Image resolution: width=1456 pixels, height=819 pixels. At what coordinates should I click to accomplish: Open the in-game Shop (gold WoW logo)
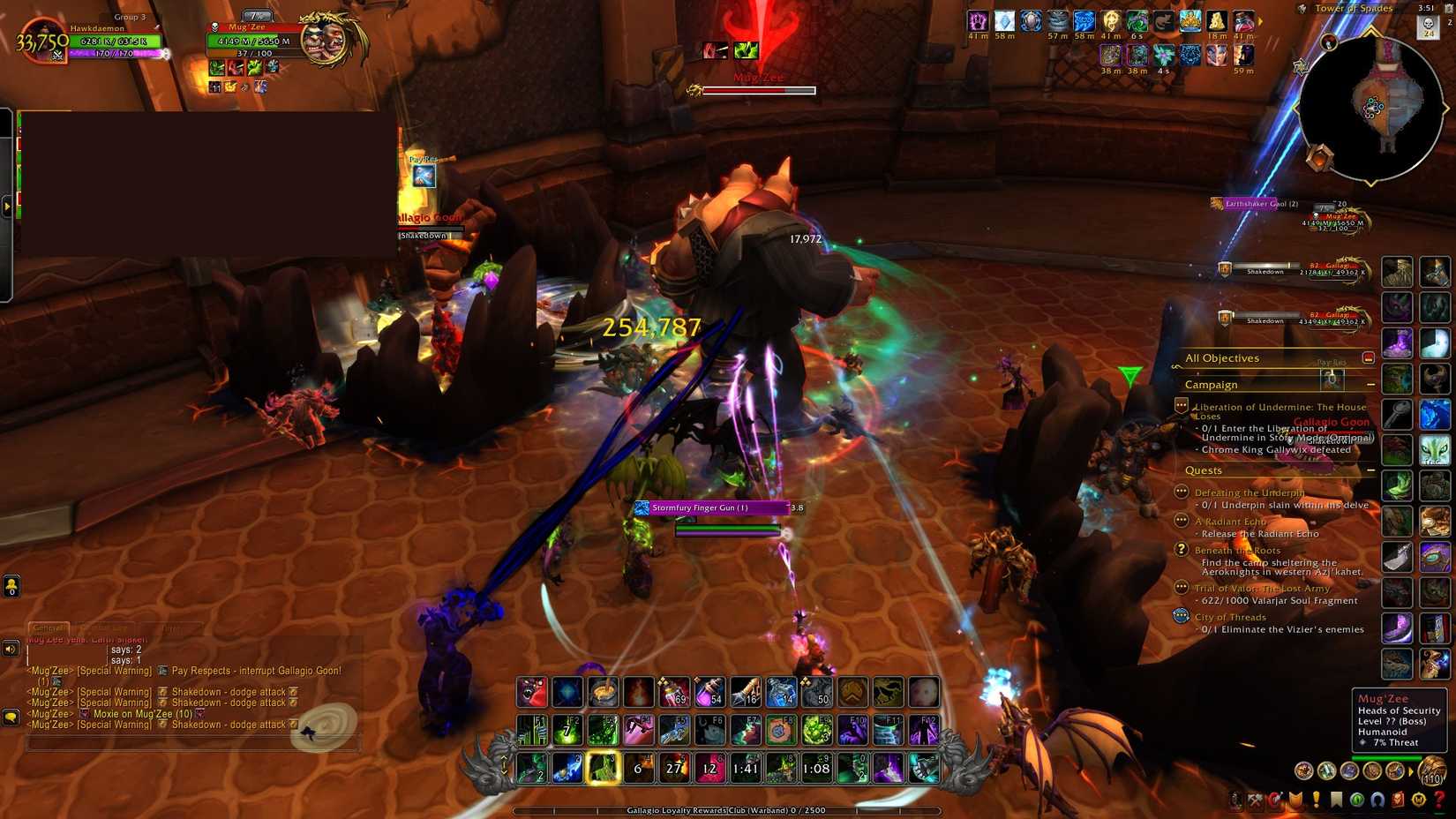point(1418,800)
